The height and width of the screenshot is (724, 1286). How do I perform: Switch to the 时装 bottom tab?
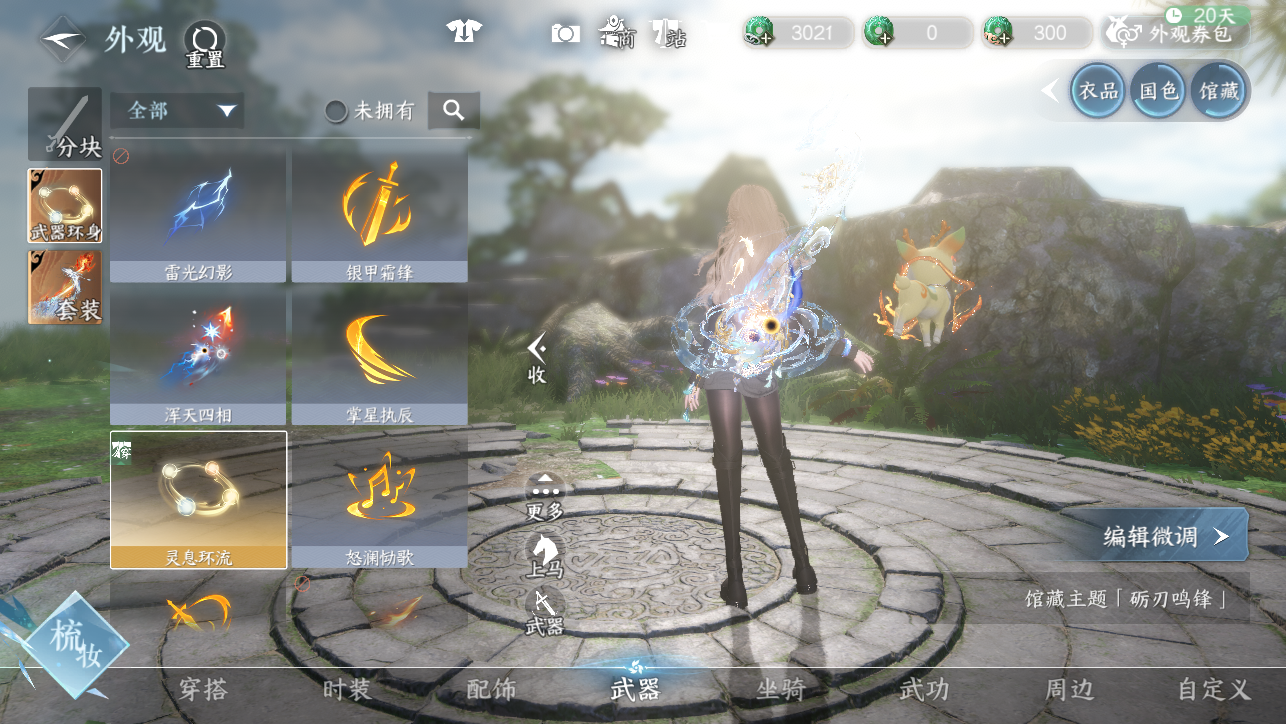tap(347, 689)
